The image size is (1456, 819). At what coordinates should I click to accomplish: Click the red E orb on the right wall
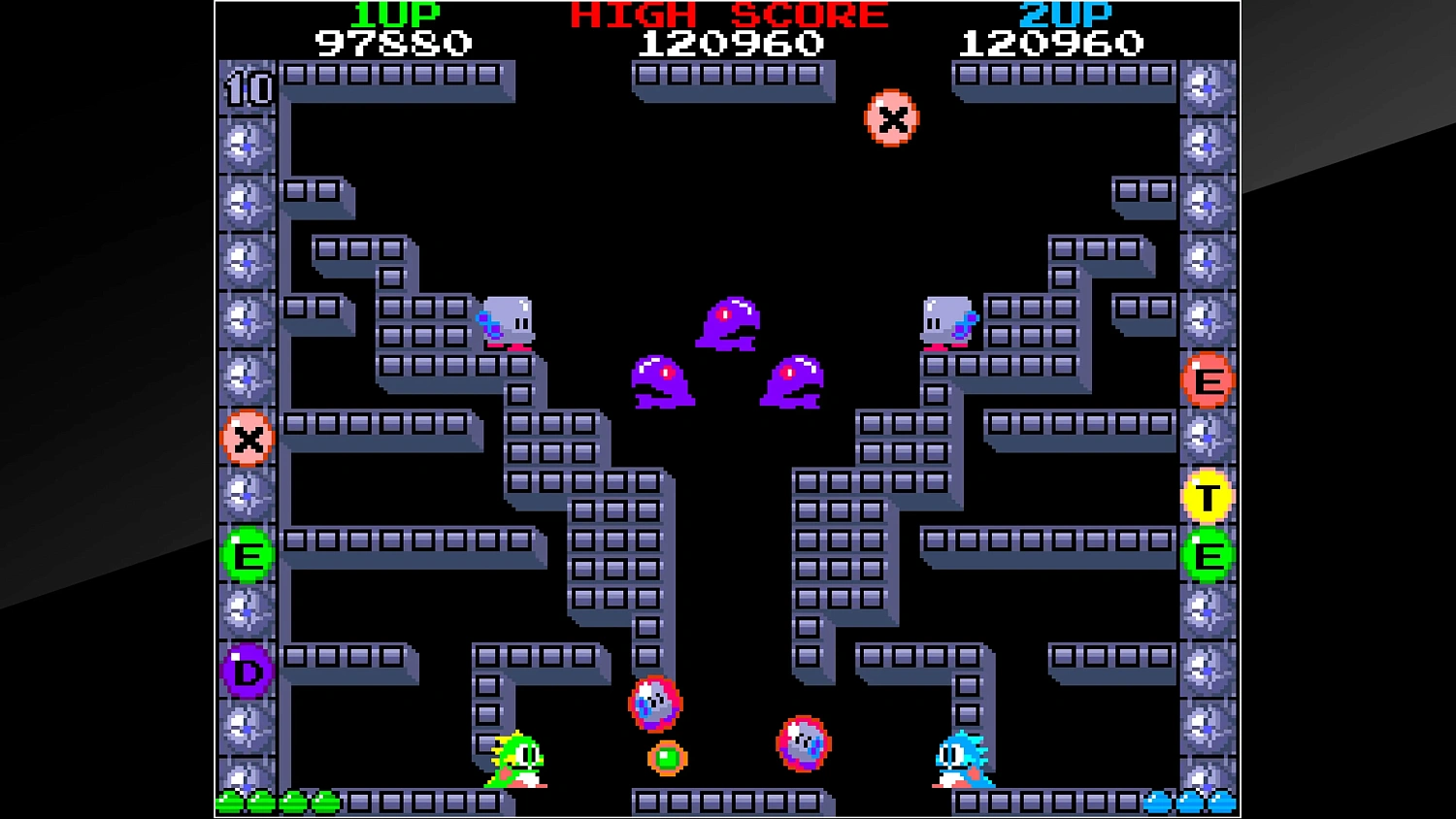(x=1208, y=379)
